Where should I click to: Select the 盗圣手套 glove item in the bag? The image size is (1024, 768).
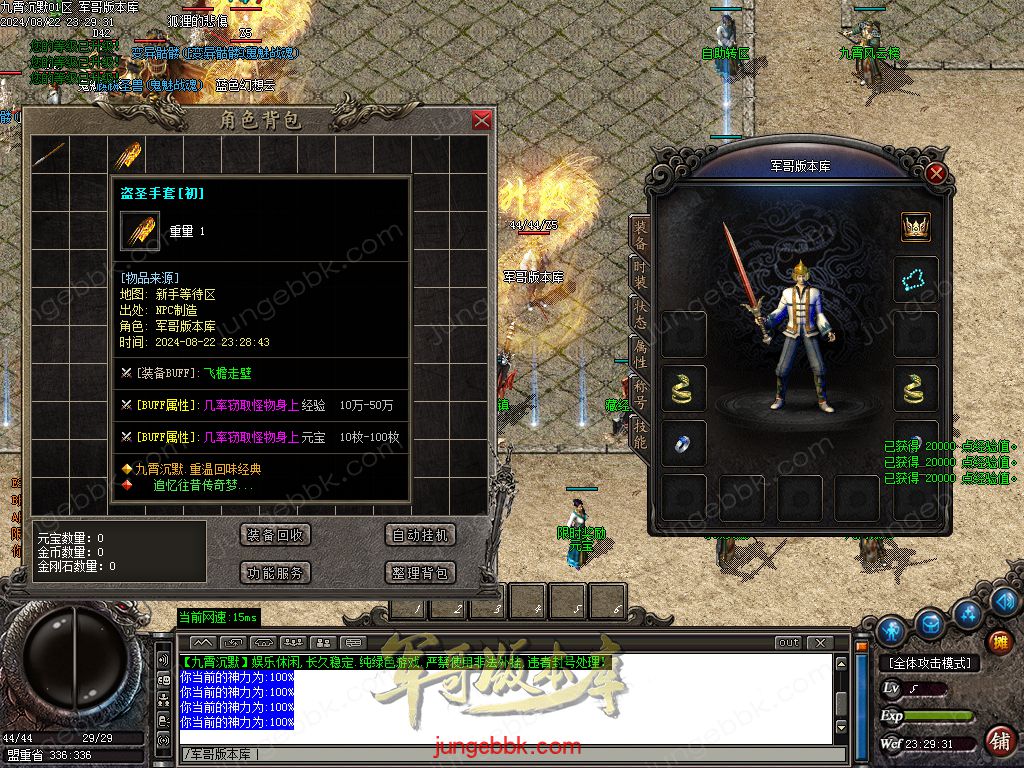pyautogui.click(x=127, y=154)
